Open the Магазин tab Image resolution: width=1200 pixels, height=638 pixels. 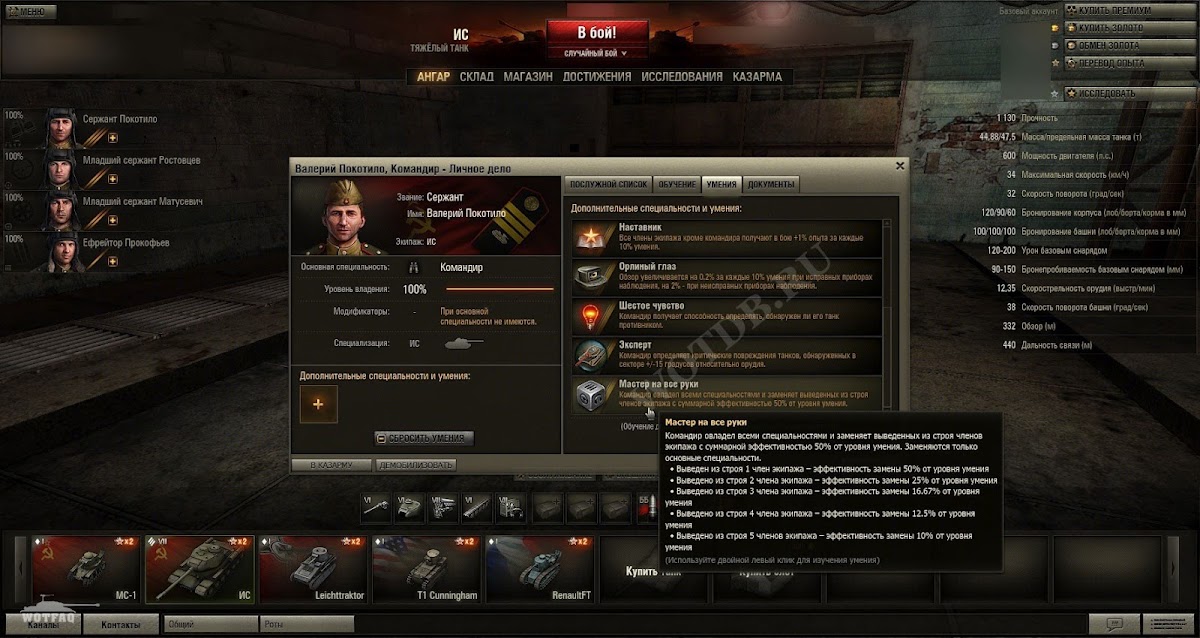click(x=528, y=77)
